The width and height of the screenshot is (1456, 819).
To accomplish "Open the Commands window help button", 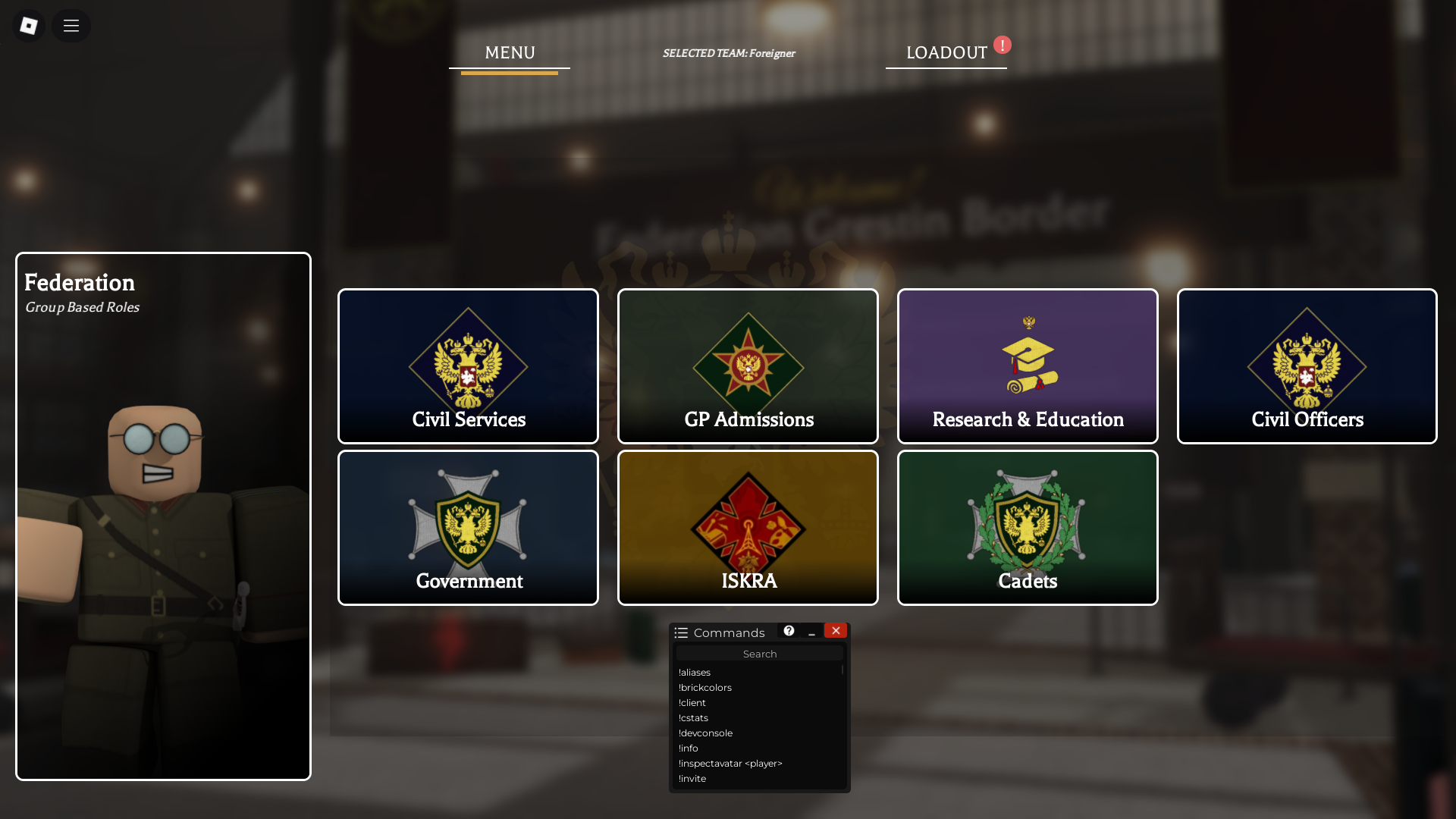I will (x=789, y=631).
